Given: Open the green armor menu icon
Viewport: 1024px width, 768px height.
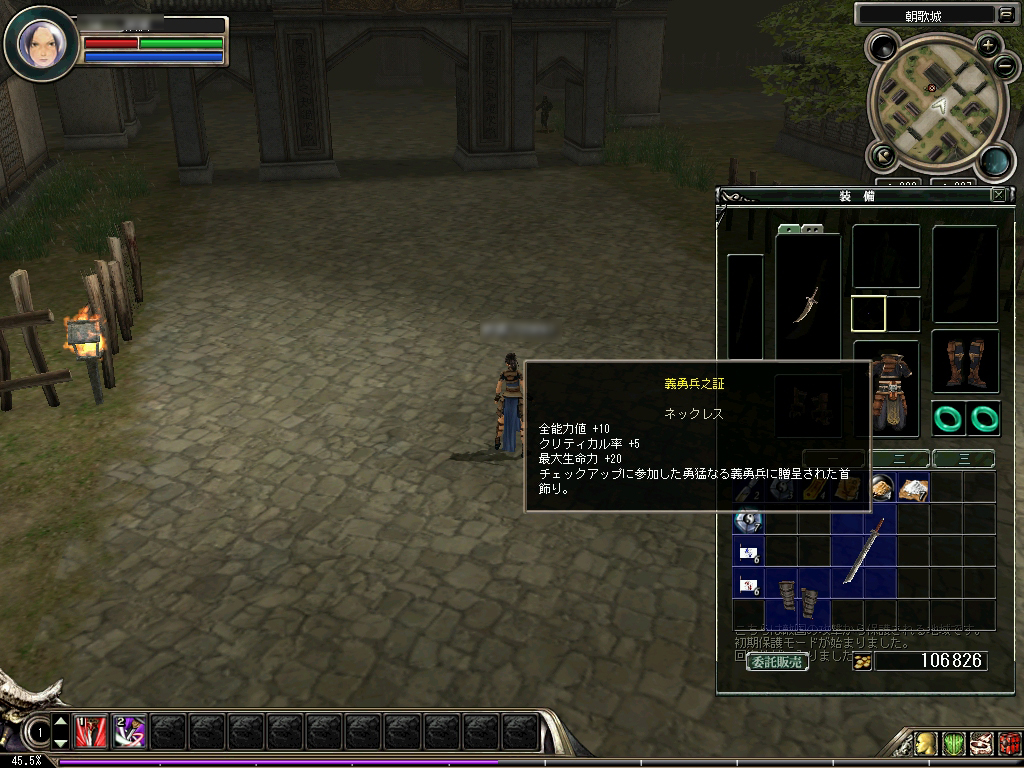Looking at the screenshot, I should tap(954, 743).
